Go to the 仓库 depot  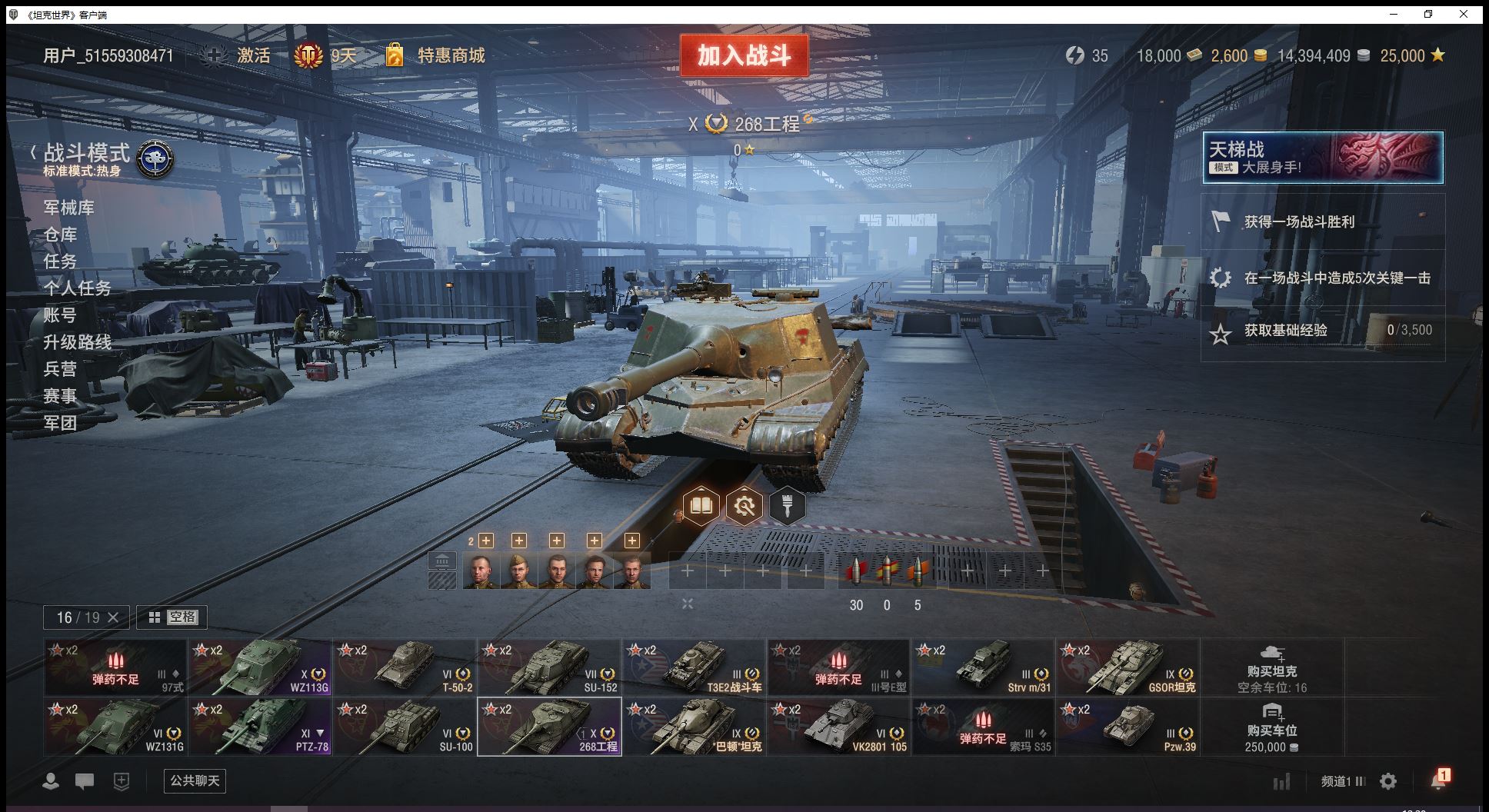(x=61, y=235)
